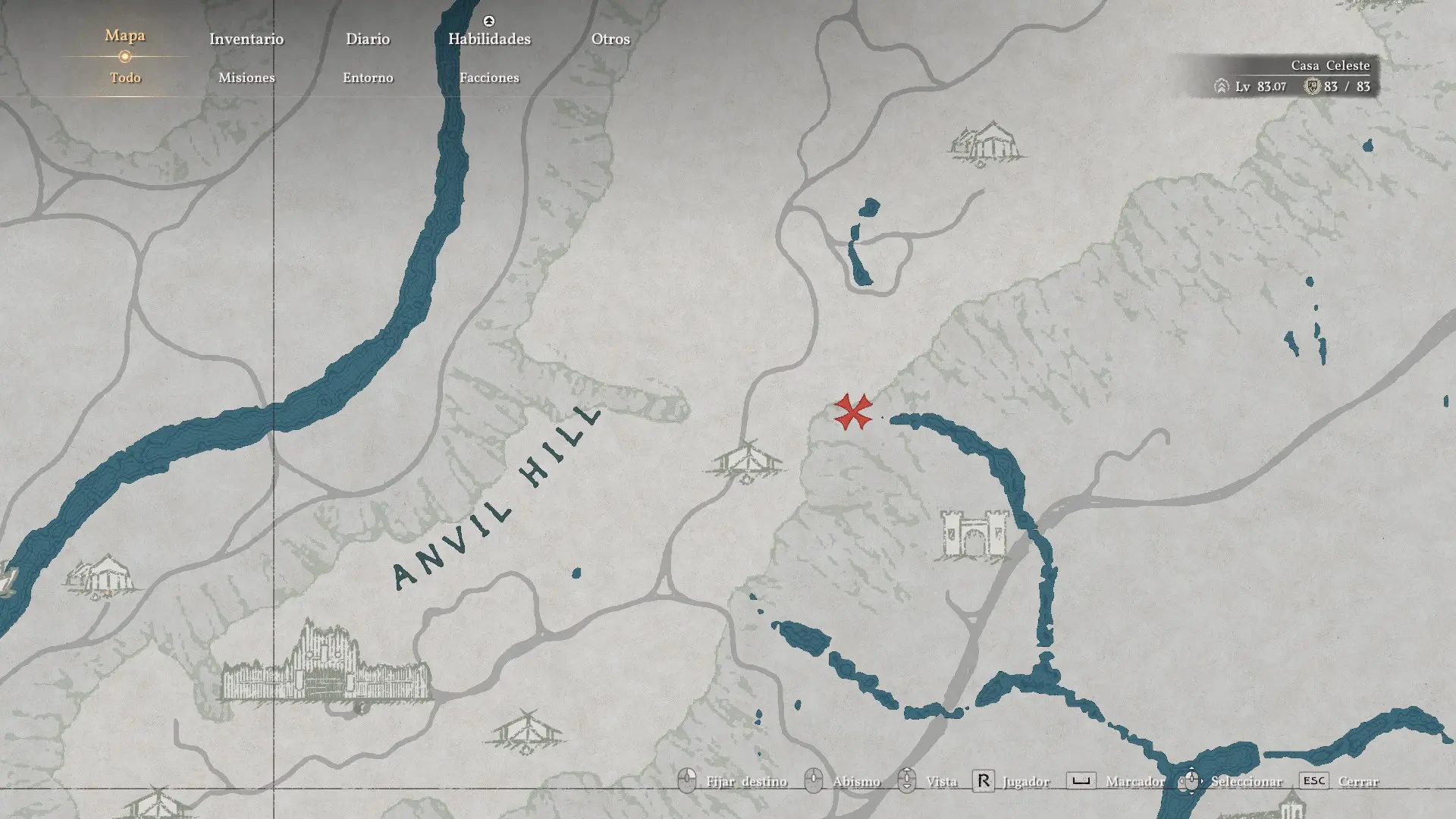Pick the large fortress city icon
The width and height of the screenshot is (1456, 819).
click(326, 664)
